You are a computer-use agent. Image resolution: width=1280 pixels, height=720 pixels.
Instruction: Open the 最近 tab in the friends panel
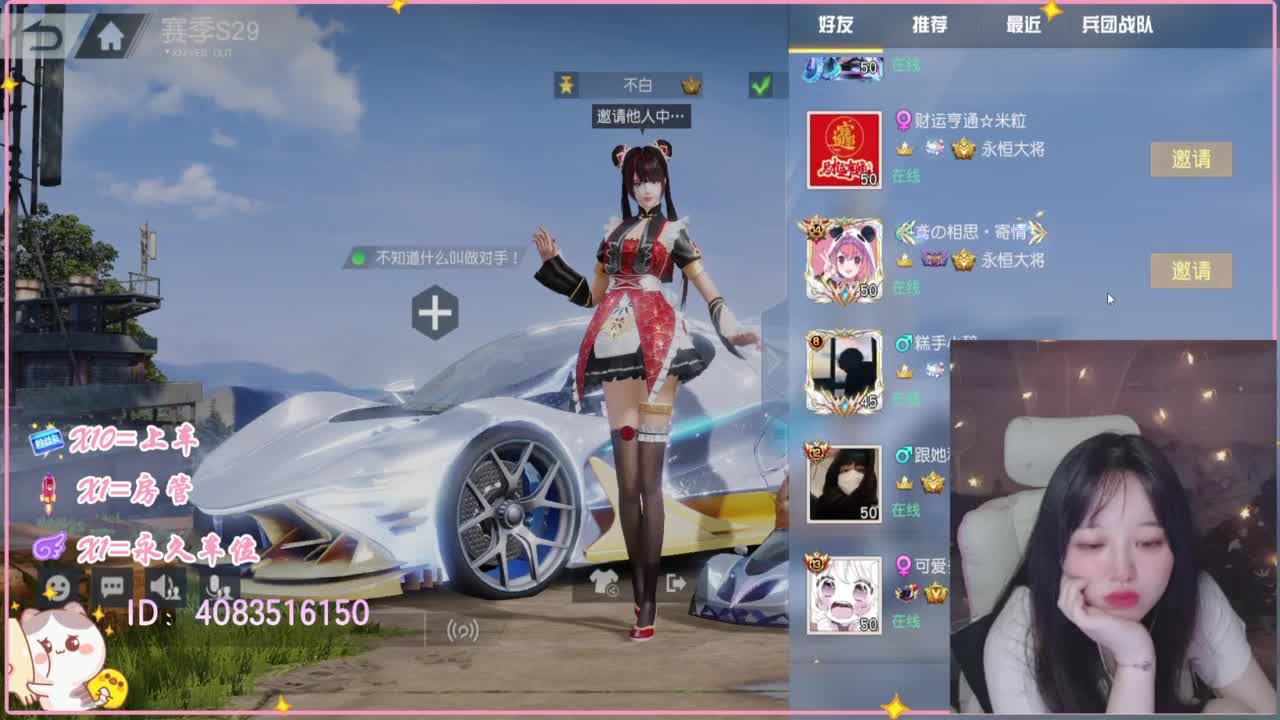(x=1023, y=27)
